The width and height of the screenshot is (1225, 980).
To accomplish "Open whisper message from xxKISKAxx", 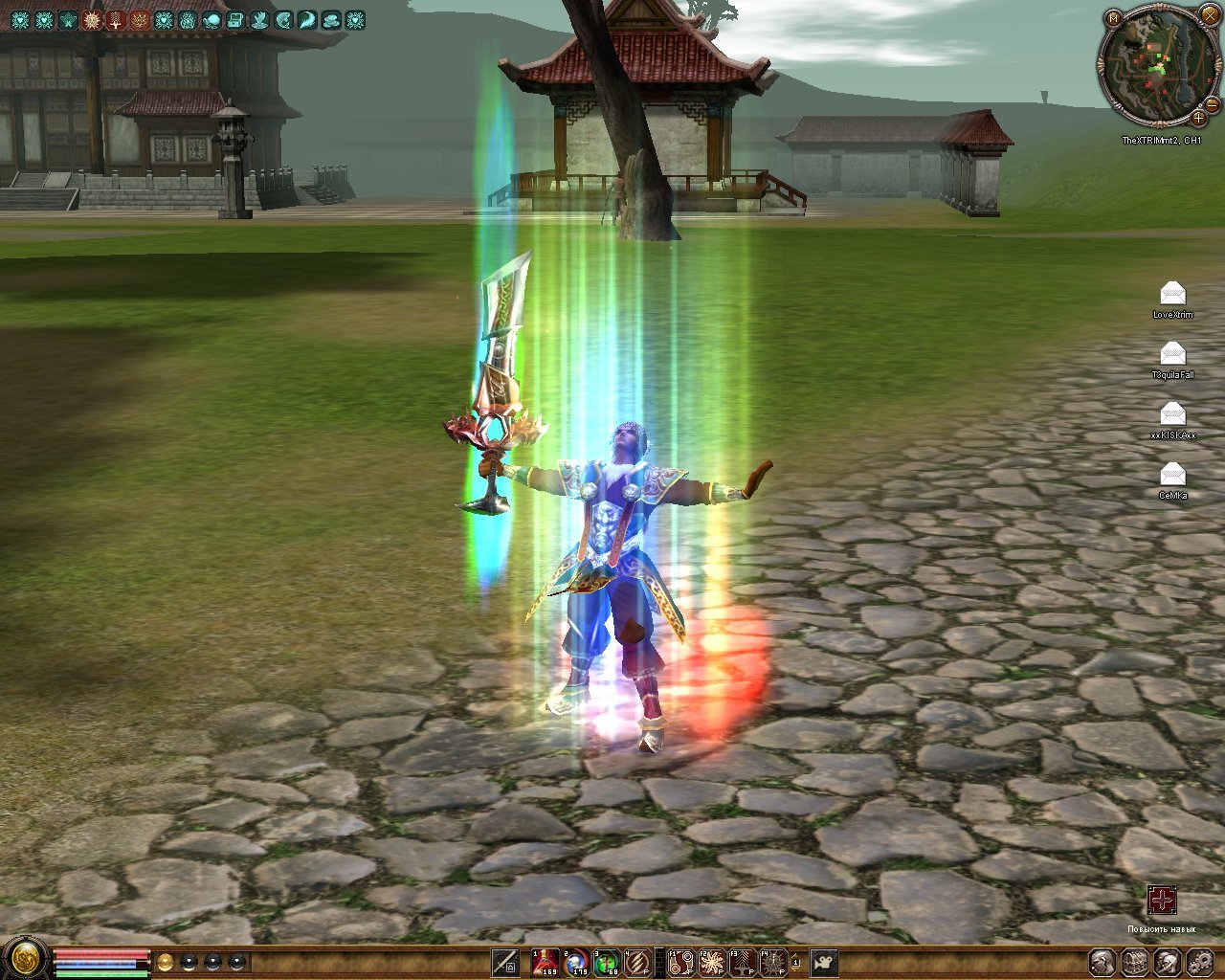I will tap(1172, 414).
